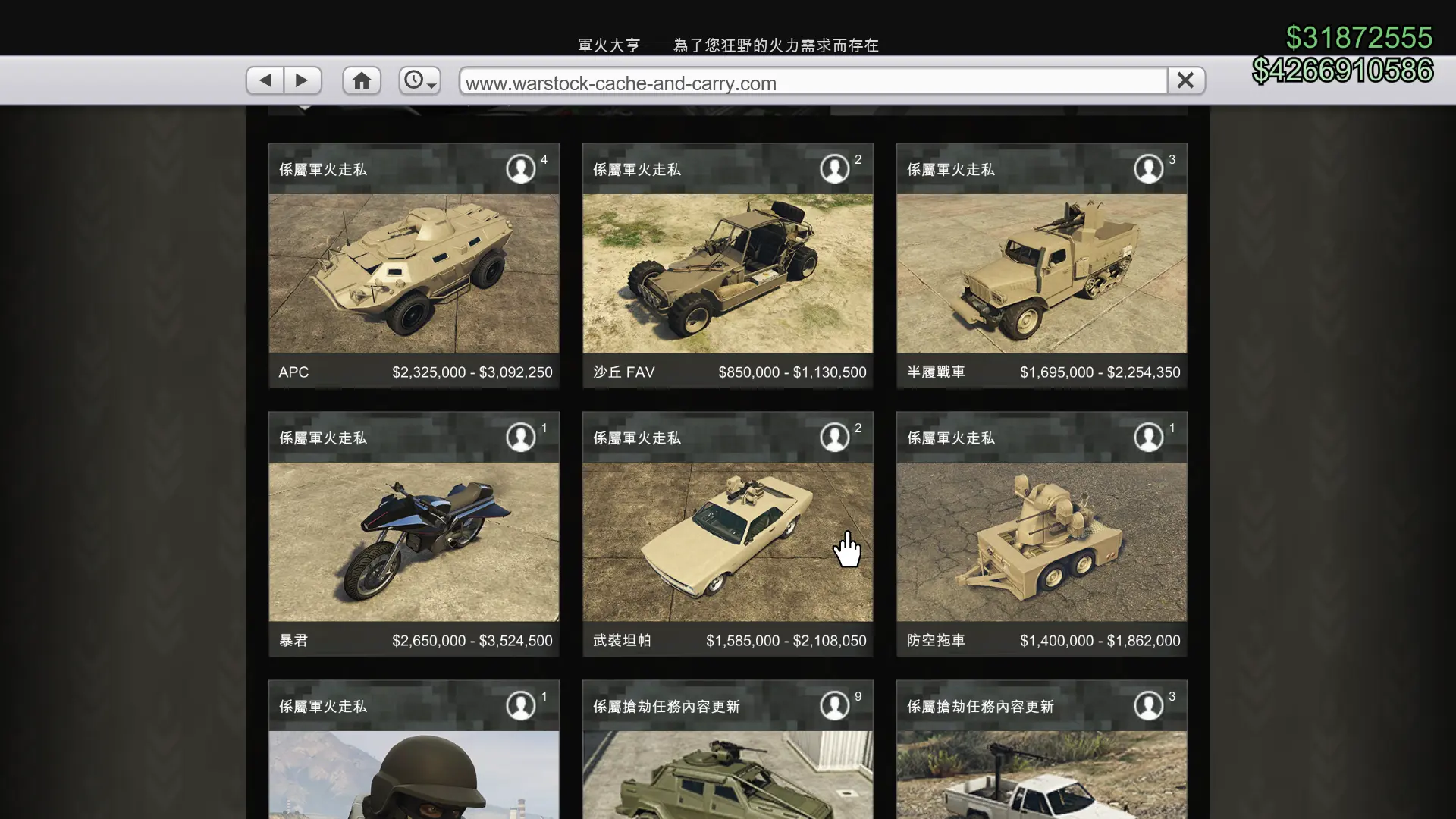1456x819 pixels.
Task: View the 暴君 motorcycle listing
Action: (414, 541)
